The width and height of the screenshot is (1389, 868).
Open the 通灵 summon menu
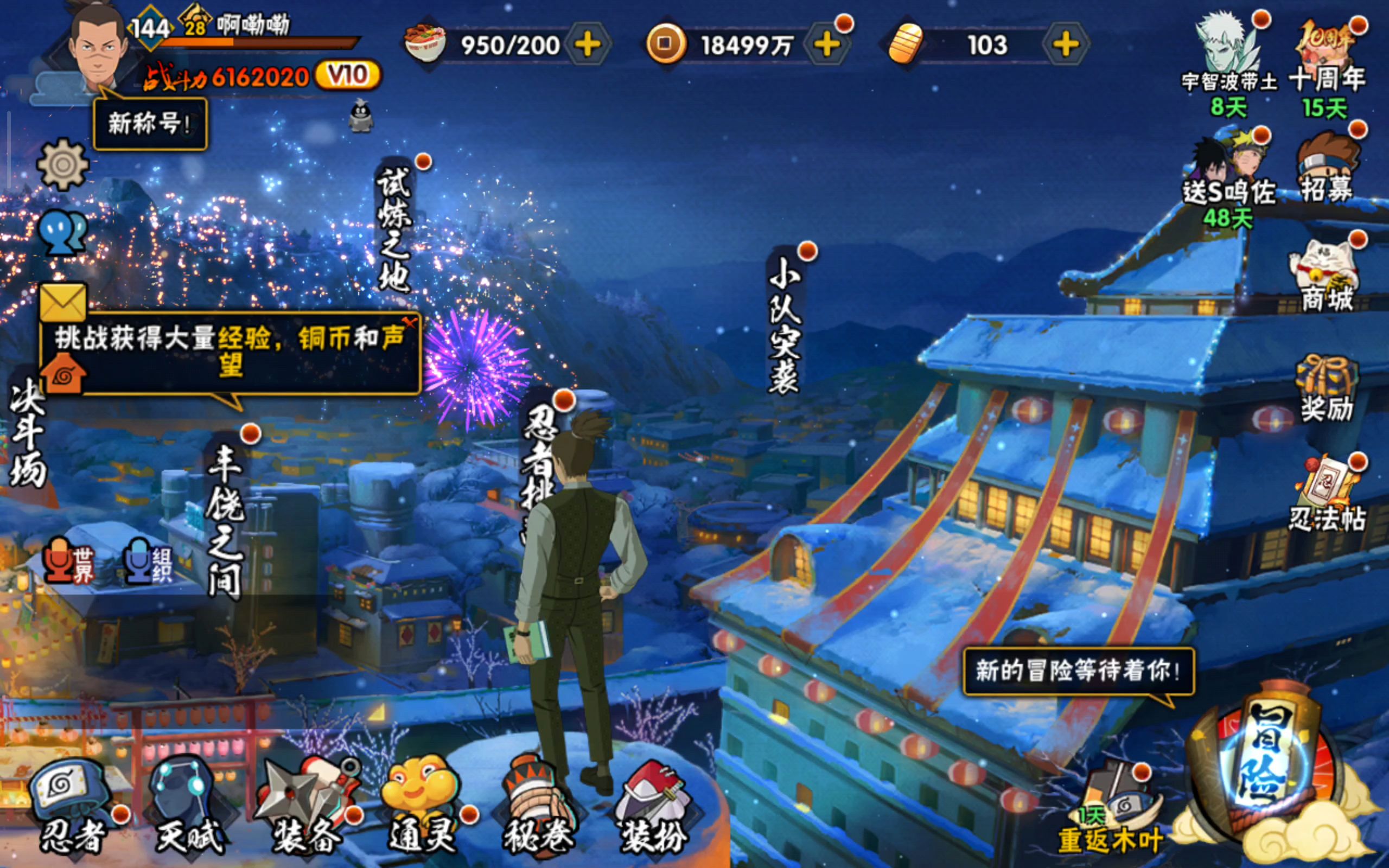(422, 803)
